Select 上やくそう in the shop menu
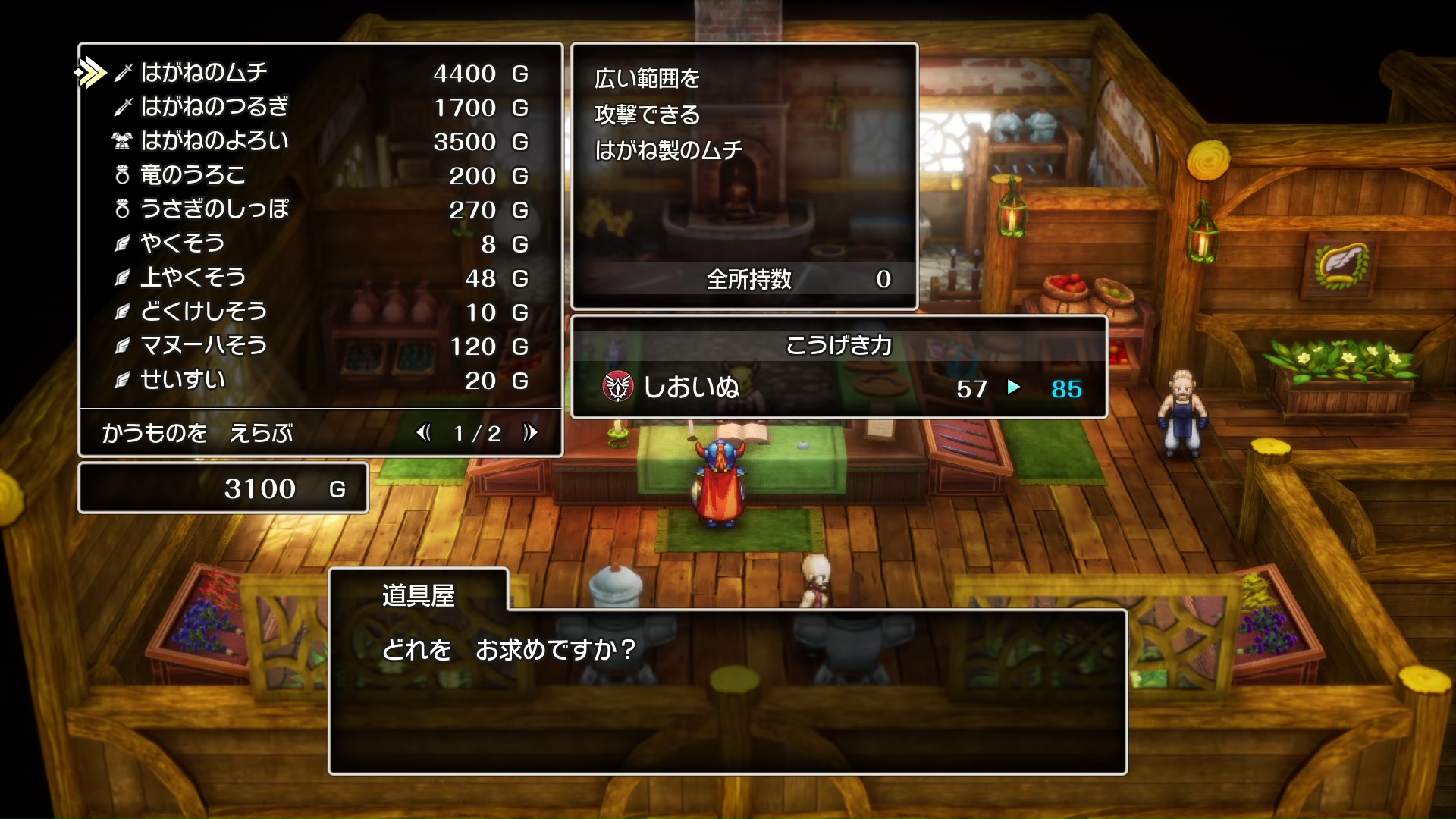Image resolution: width=1456 pixels, height=819 pixels. pyautogui.click(x=193, y=278)
